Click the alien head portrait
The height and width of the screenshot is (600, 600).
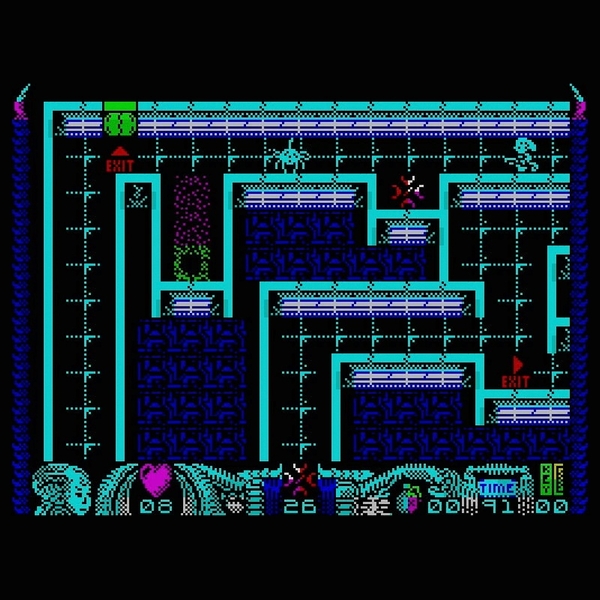(x=53, y=488)
